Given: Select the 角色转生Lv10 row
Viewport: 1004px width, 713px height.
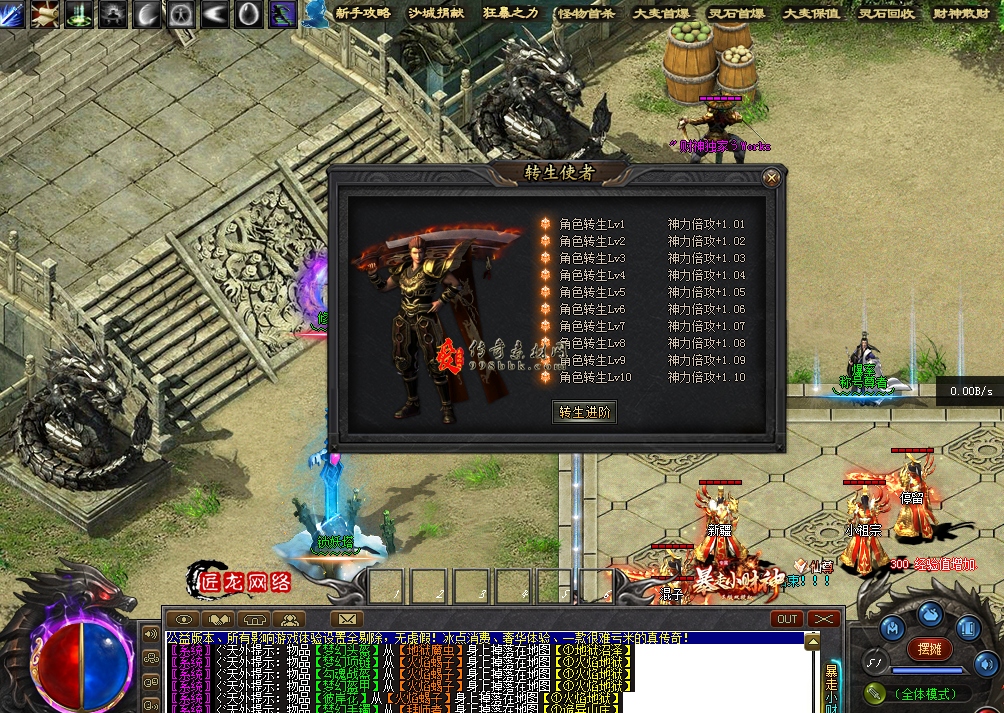Looking at the screenshot, I should (594, 377).
